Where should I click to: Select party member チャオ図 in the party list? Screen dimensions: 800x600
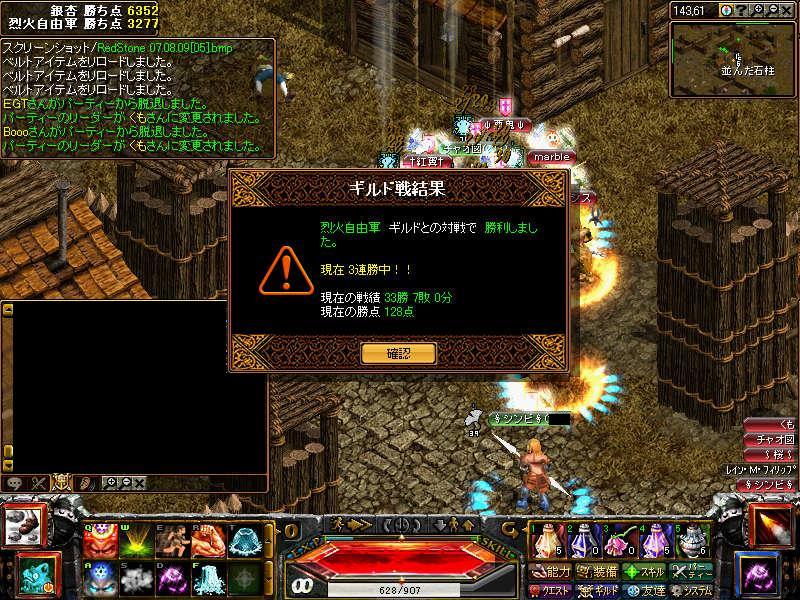tap(775, 439)
